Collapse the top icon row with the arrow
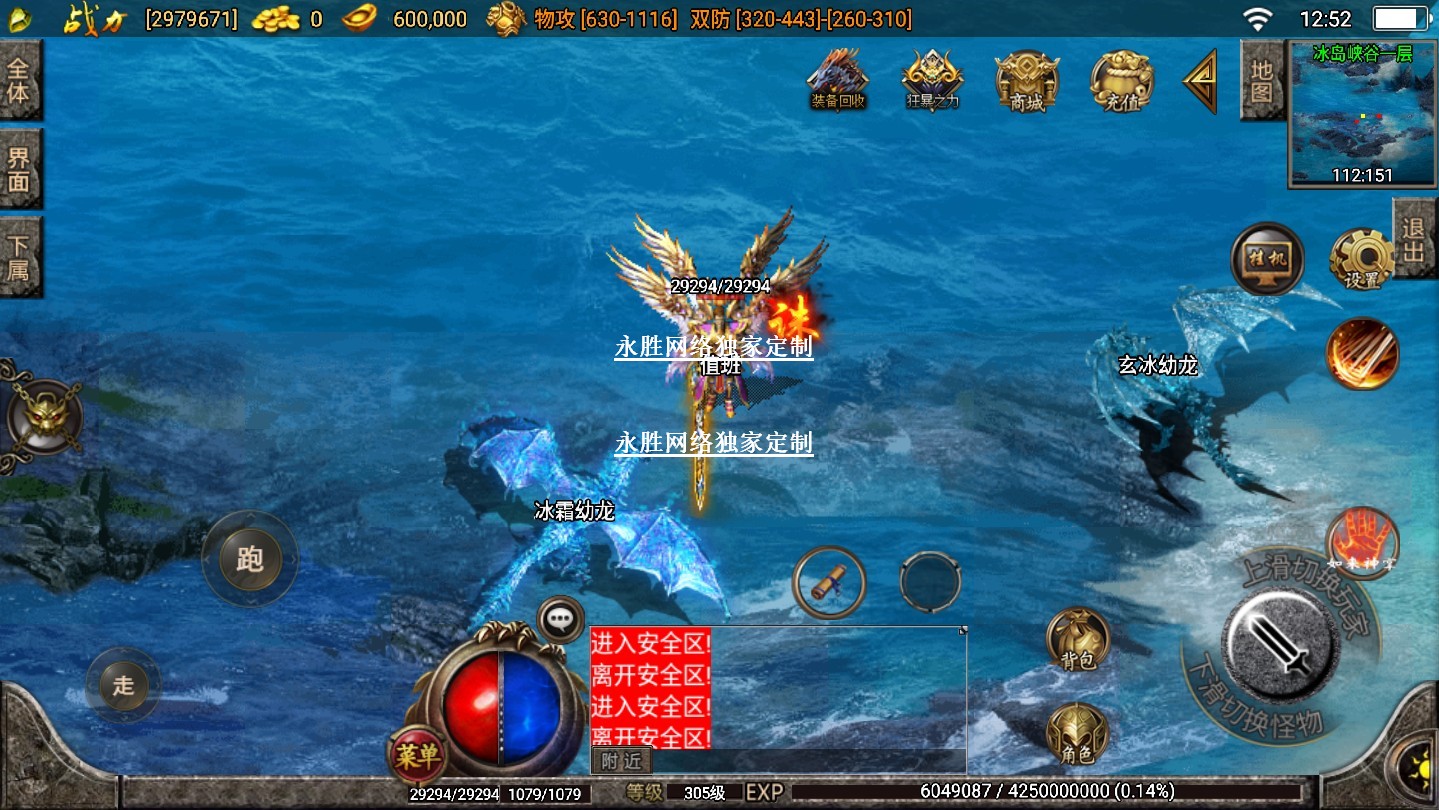The width and height of the screenshot is (1439, 810). point(1200,80)
